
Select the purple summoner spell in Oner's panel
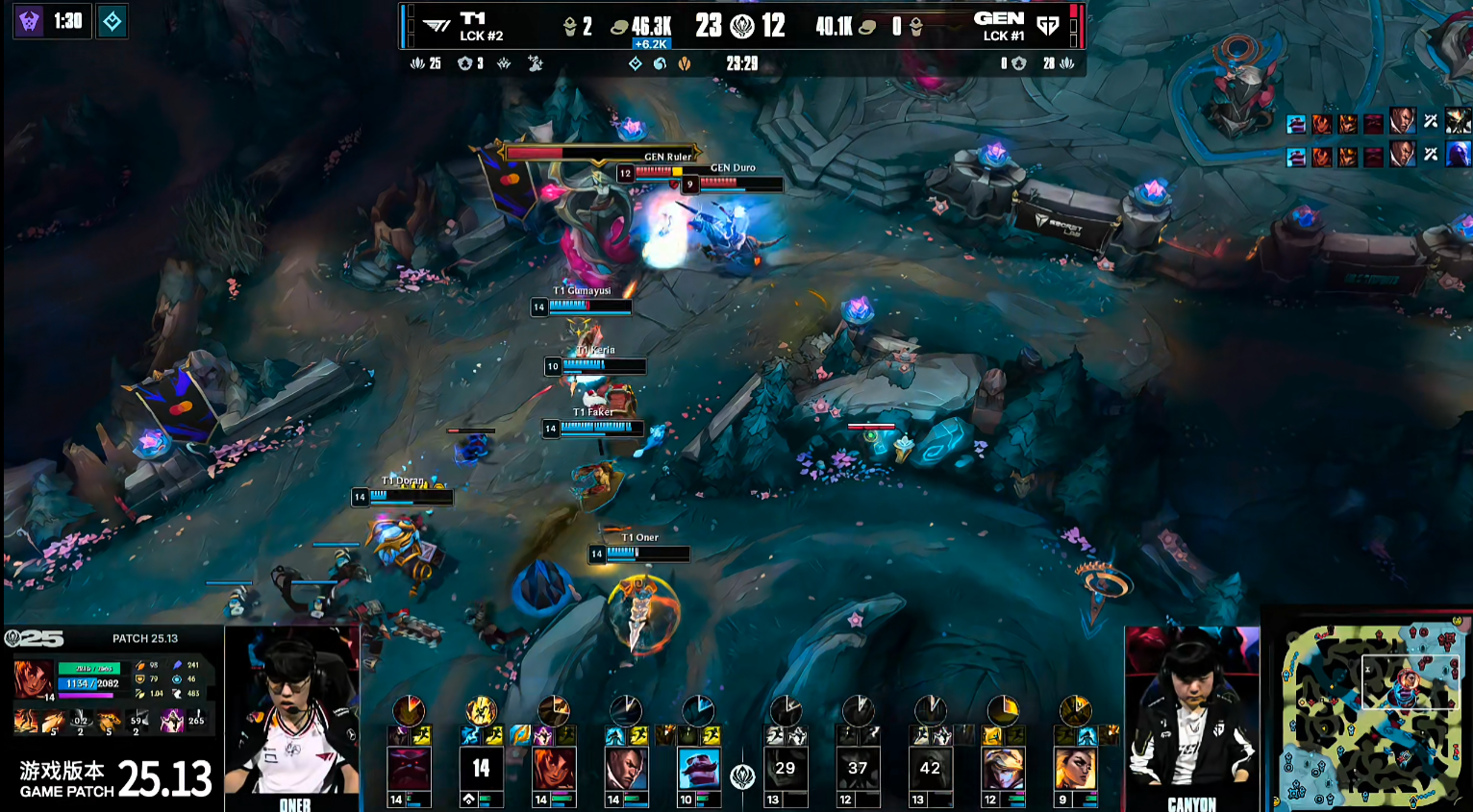pos(172,721)
